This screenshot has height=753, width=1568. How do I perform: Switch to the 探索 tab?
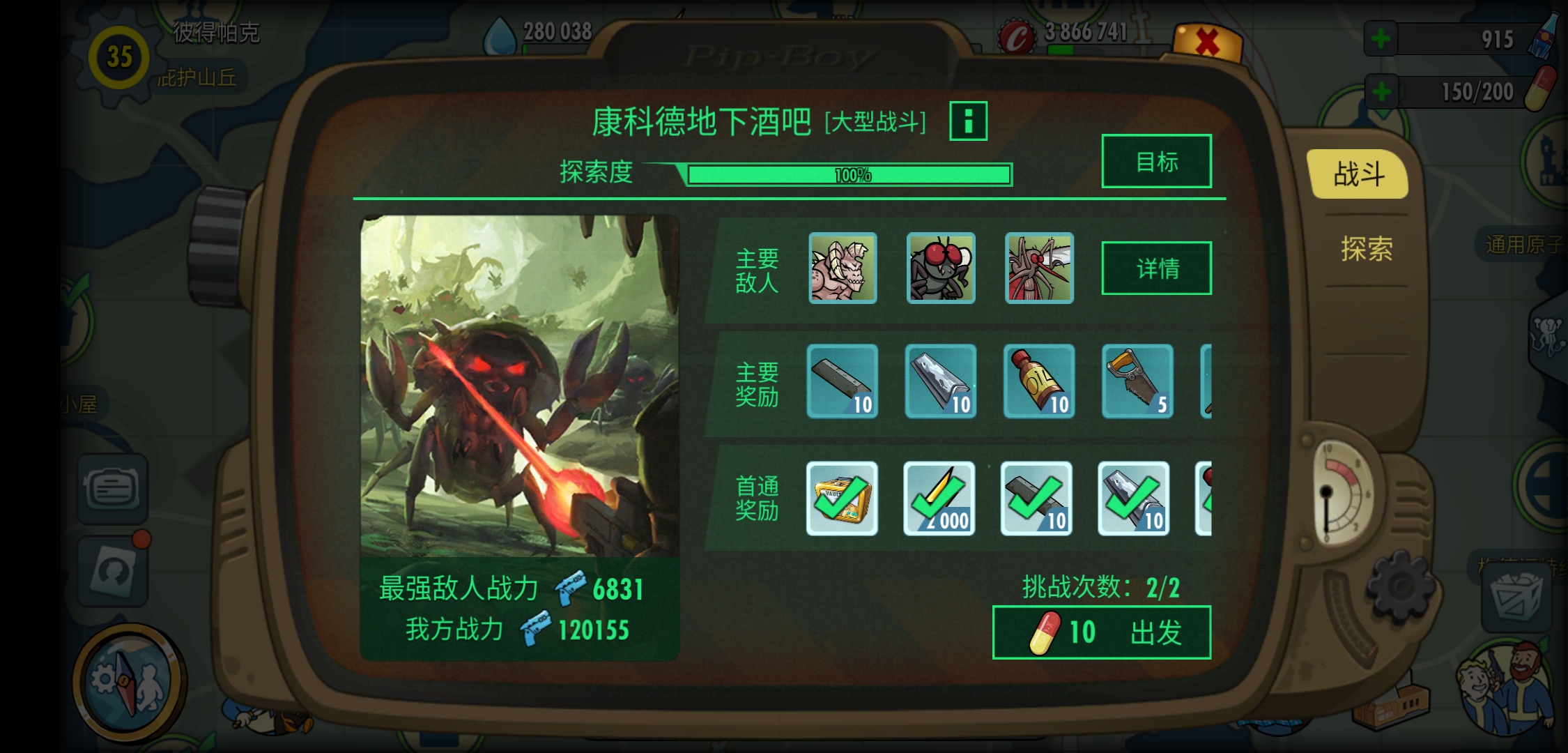(1366, 249)
